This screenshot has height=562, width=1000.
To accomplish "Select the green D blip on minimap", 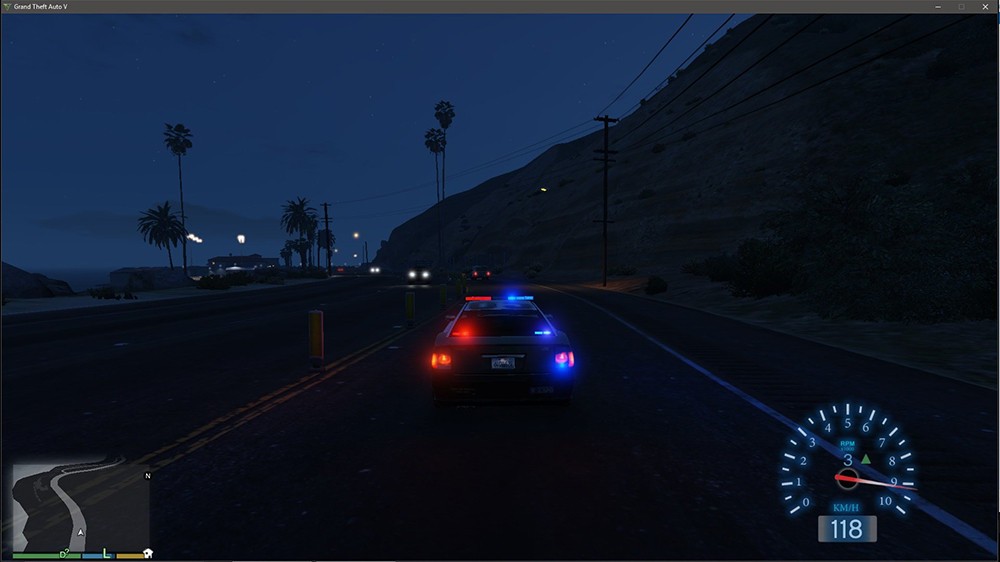I will (63, 552).
